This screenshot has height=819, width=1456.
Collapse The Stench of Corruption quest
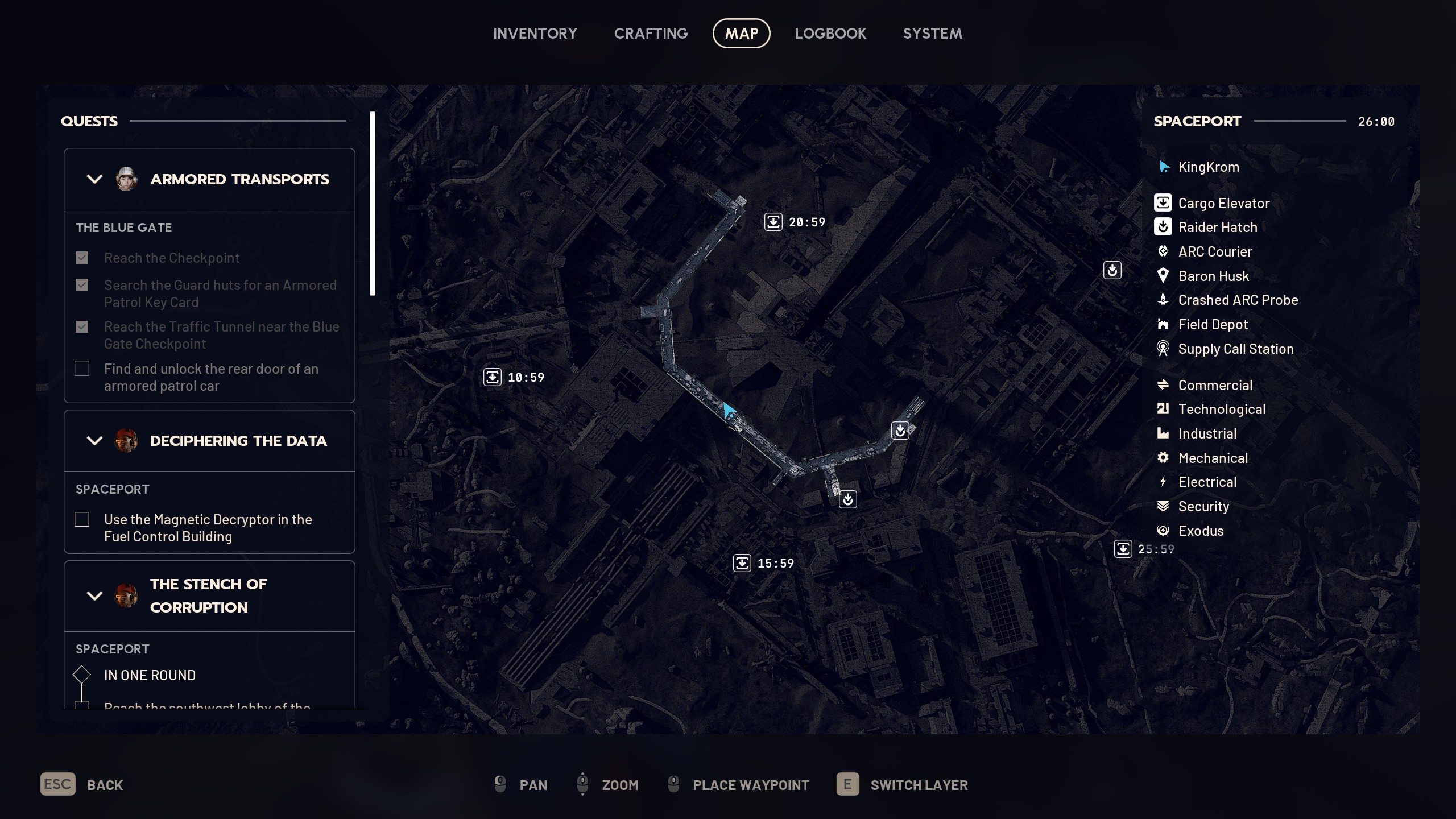[94, 595]
